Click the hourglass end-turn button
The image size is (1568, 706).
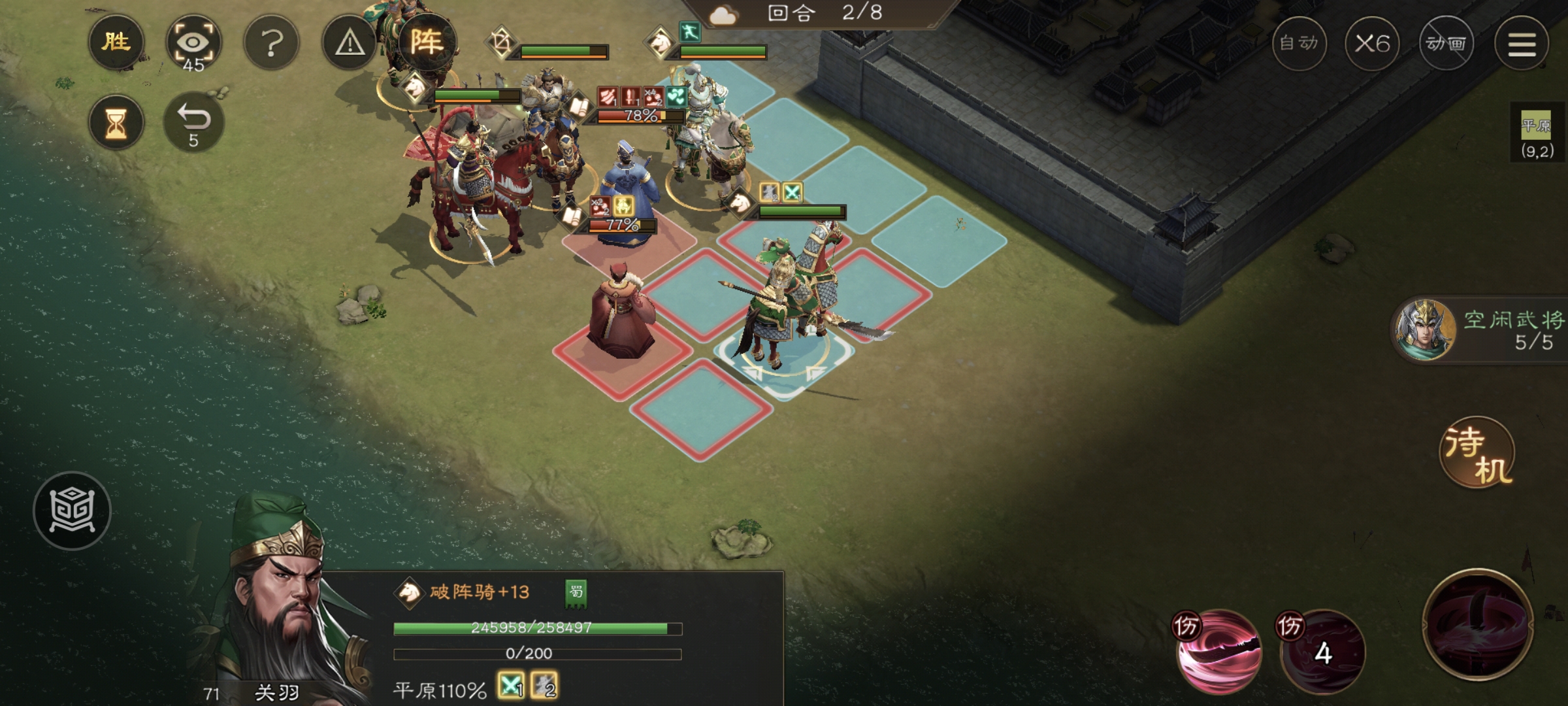116,124
